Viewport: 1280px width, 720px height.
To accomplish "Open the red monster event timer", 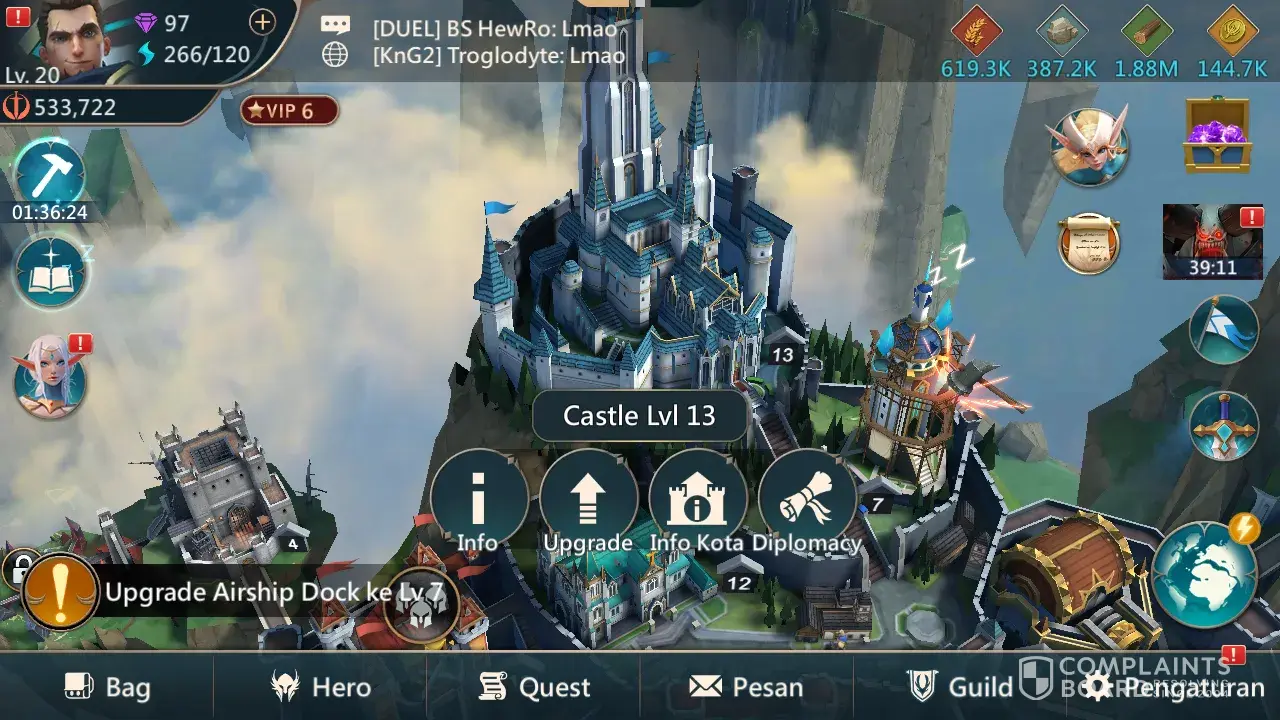I will 1212,241.
